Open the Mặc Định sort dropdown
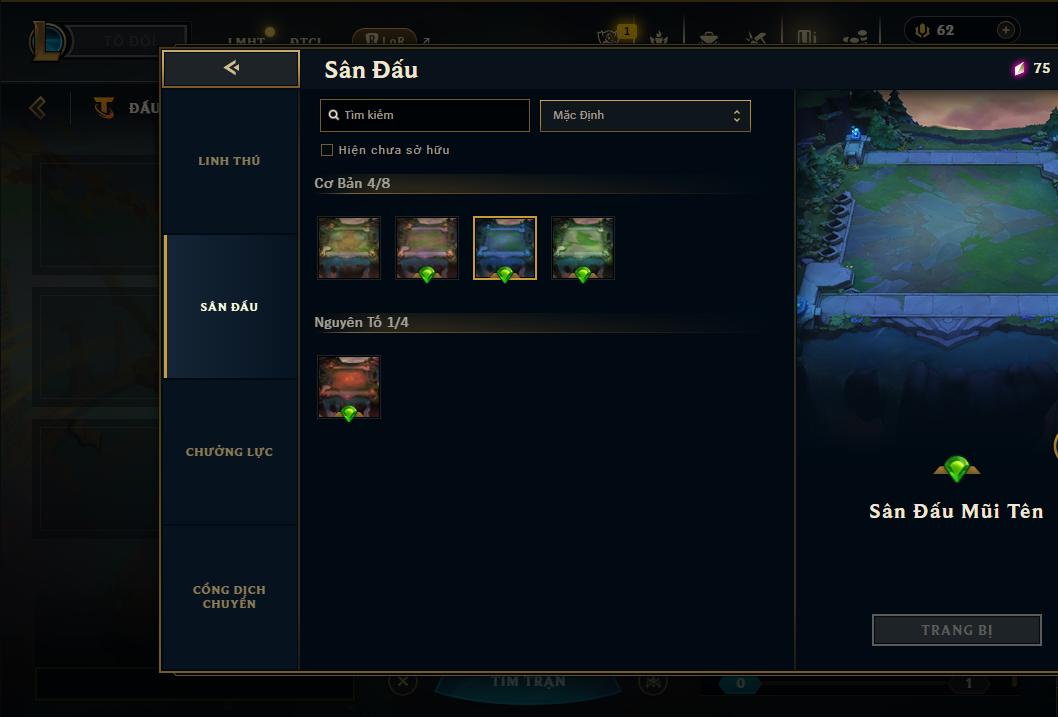This screenshot has height=717, width=1058. (645, 115)
